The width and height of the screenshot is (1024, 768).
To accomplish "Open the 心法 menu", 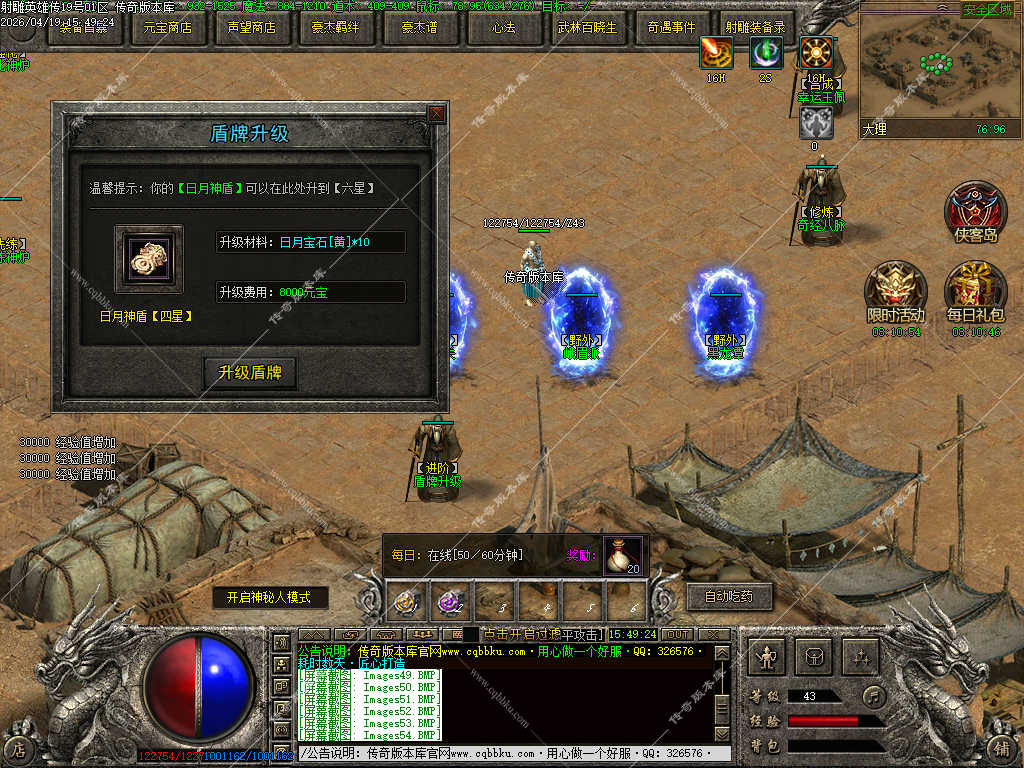I will pyautogui.click(x=503, y=28).
